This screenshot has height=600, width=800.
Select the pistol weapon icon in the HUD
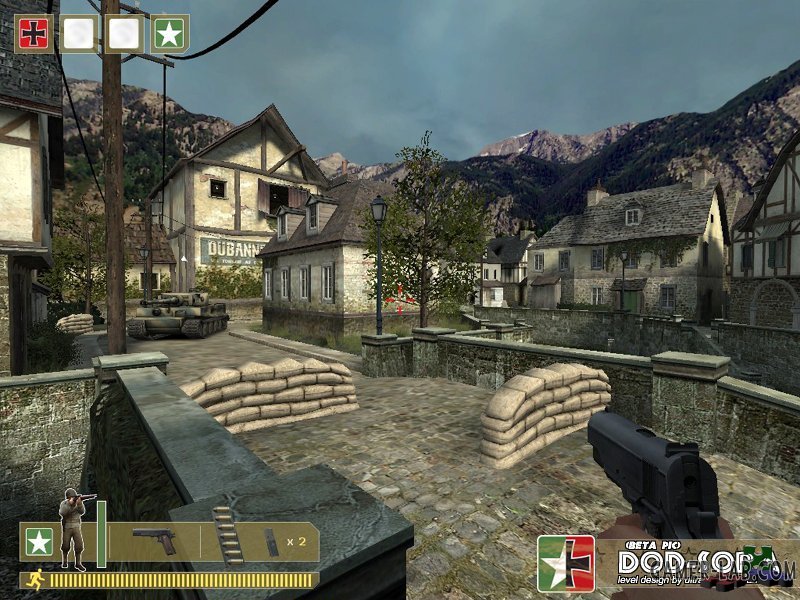point(154,541)
